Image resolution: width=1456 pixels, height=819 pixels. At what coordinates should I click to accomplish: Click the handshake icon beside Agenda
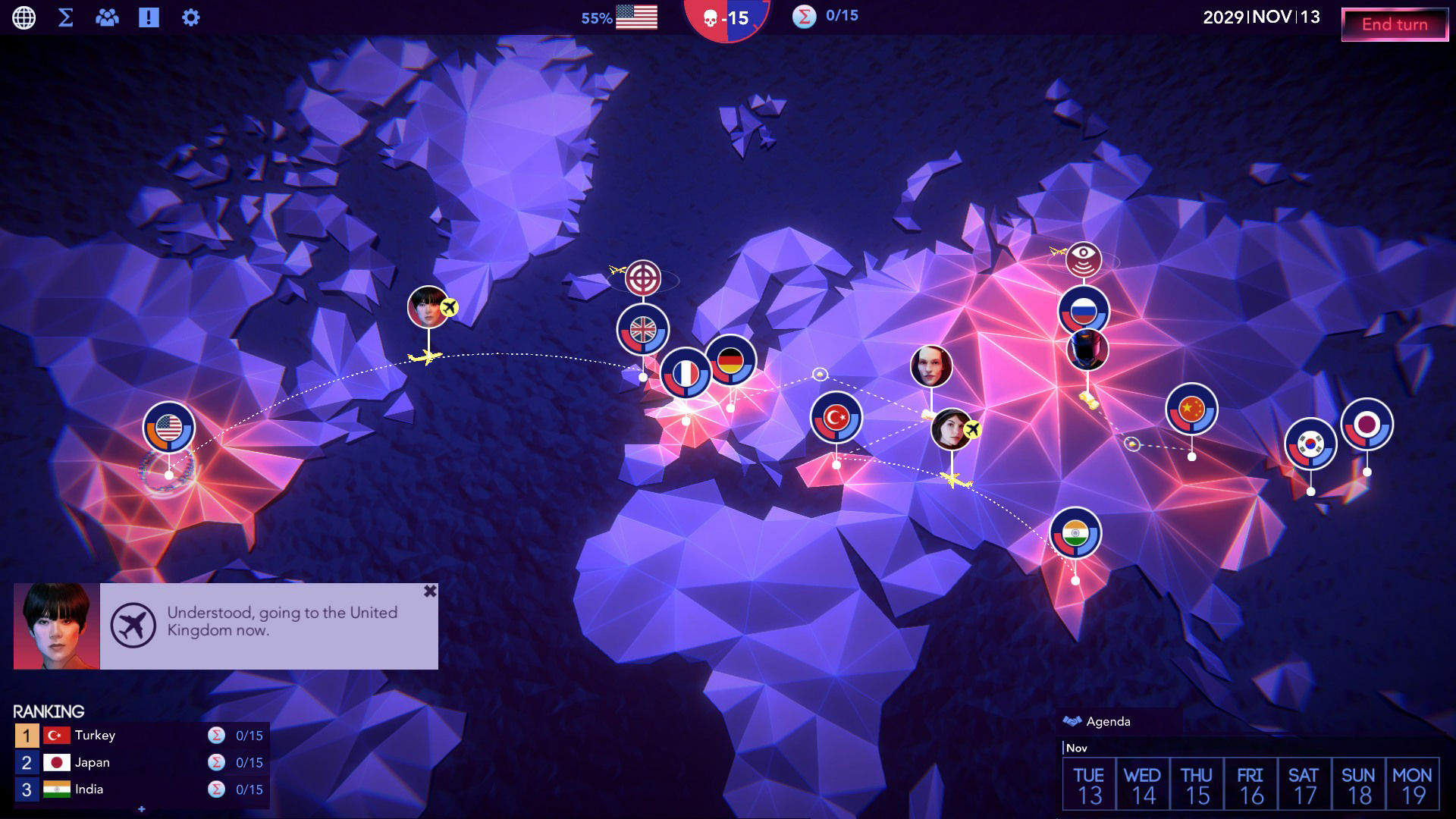[1074, 720]
